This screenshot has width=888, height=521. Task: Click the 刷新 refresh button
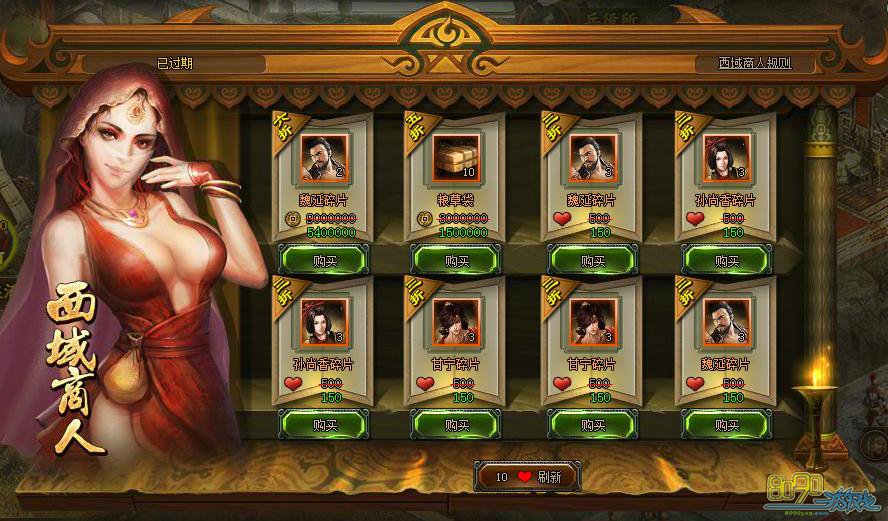527,477
